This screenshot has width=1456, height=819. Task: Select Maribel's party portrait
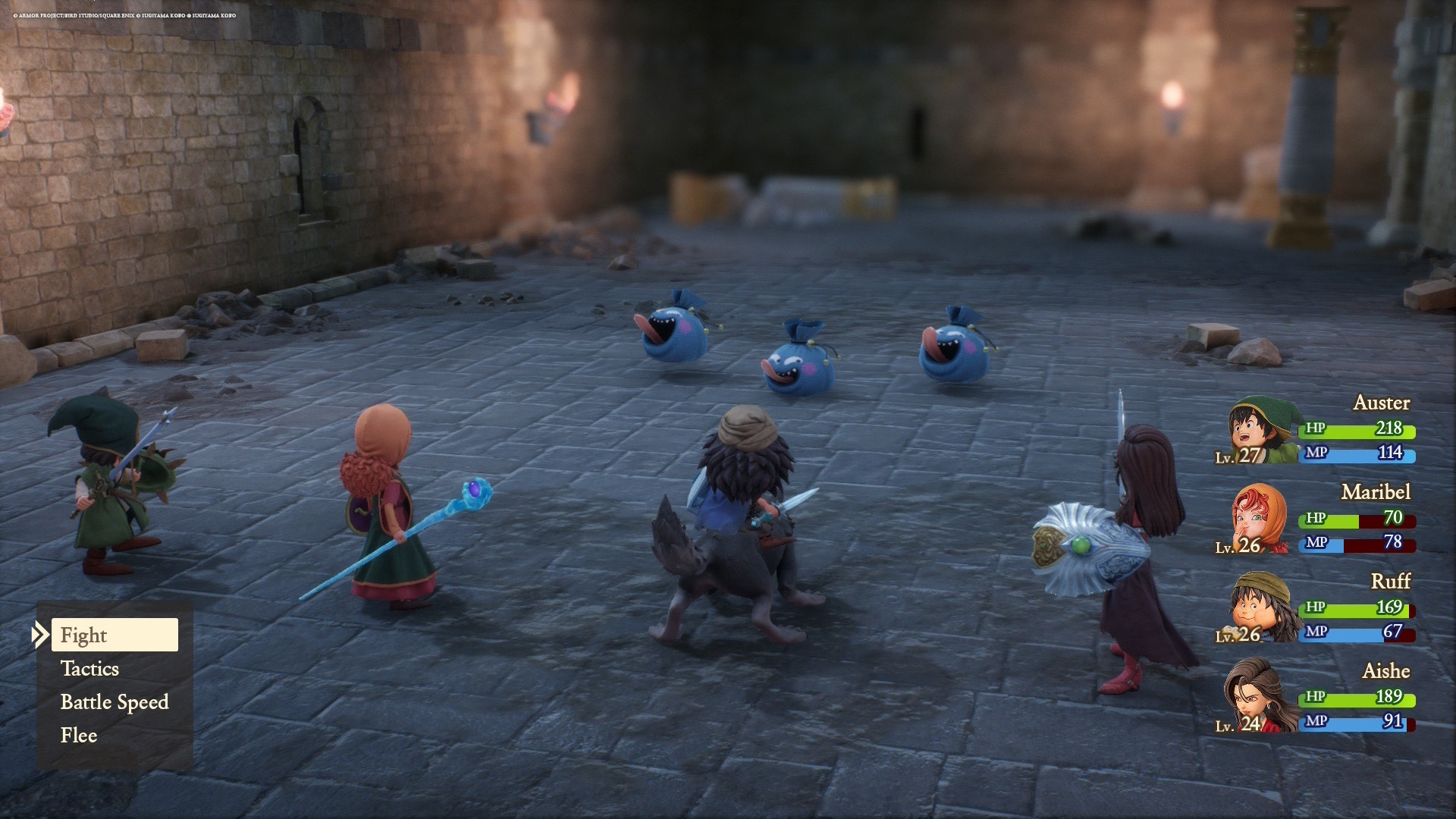pyautogui.click(x=1259, y=520)
